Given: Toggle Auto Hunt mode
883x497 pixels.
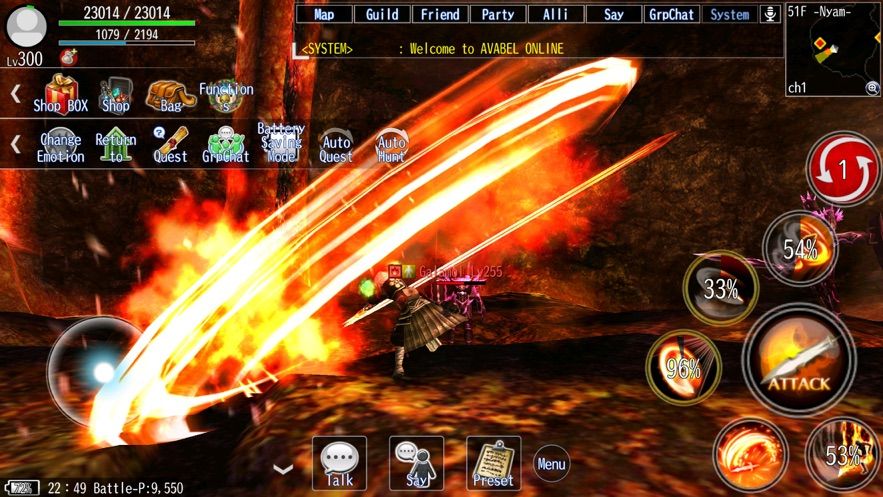Looking at the screenshot, I should pyautogui.click(x=392, y=146).
